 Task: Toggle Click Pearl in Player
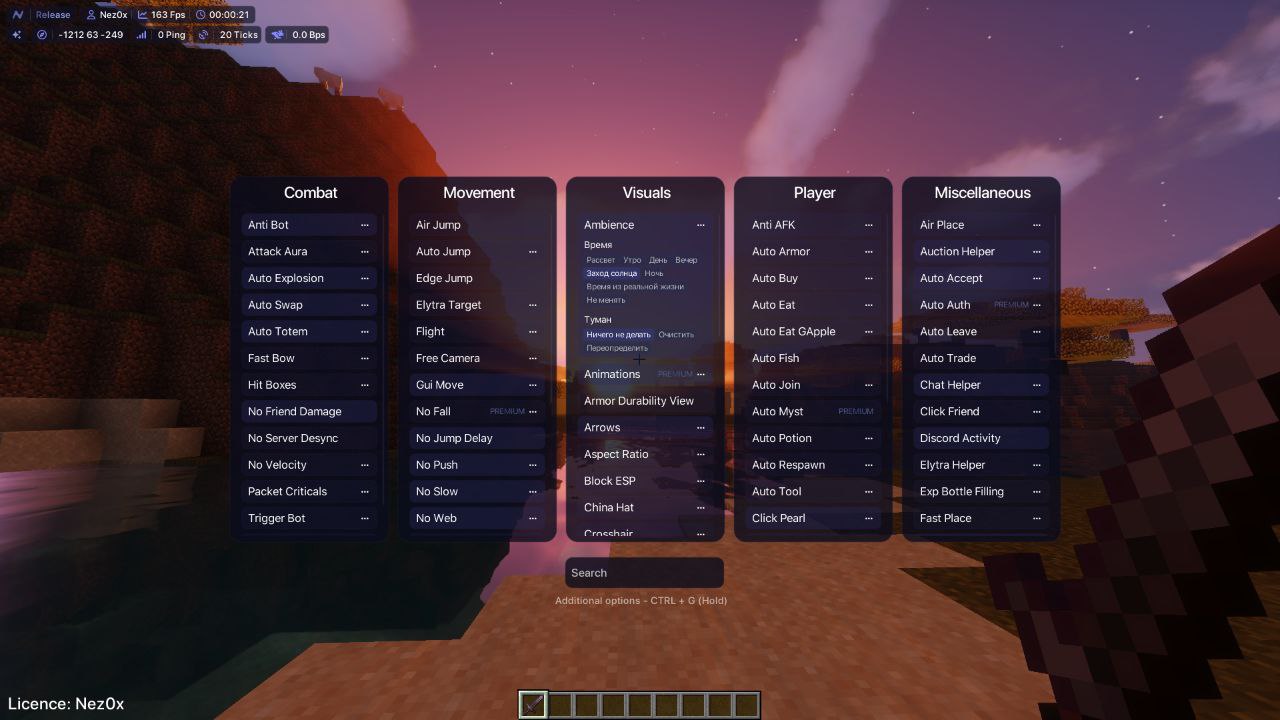point(778,518)
